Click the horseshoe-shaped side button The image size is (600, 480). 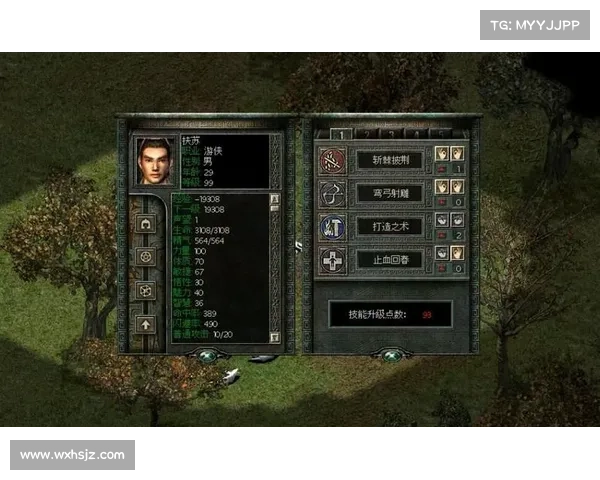point(143,223)
